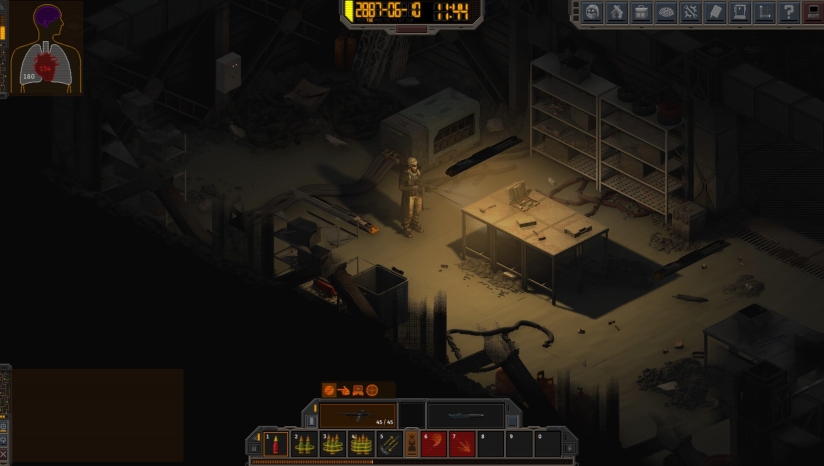Activate the red ability in slot 7
Image resolution: width=824 pixels, height=466 pixels.
tap(461, 444)
